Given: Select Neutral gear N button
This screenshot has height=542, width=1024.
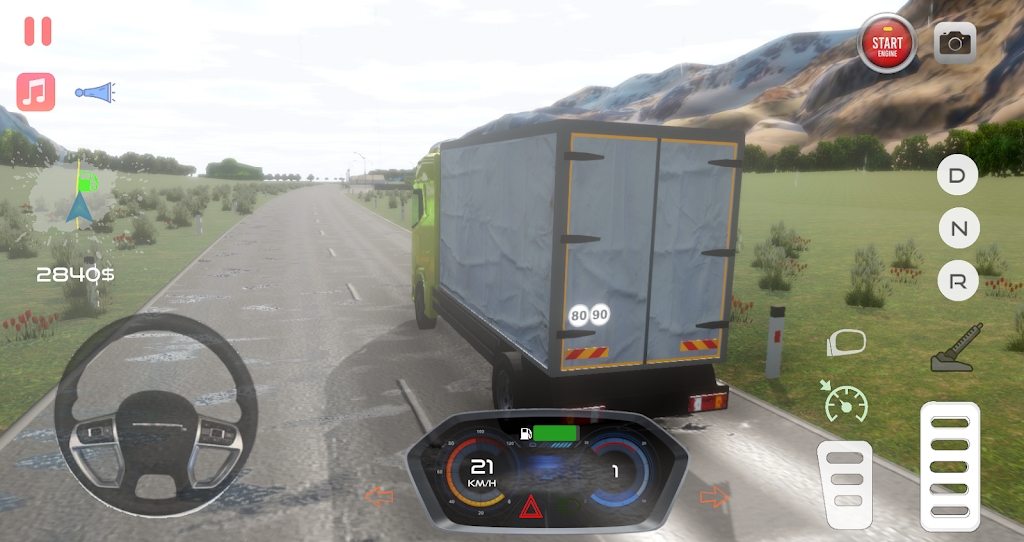Looking at the screenshot, I should click(958, 229).
